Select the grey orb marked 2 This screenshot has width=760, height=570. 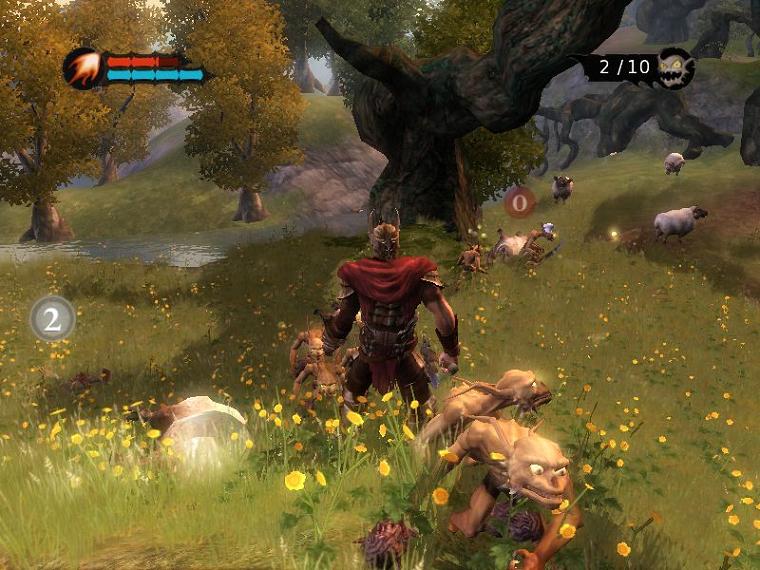pyautogui.click(x=52, y=318)
